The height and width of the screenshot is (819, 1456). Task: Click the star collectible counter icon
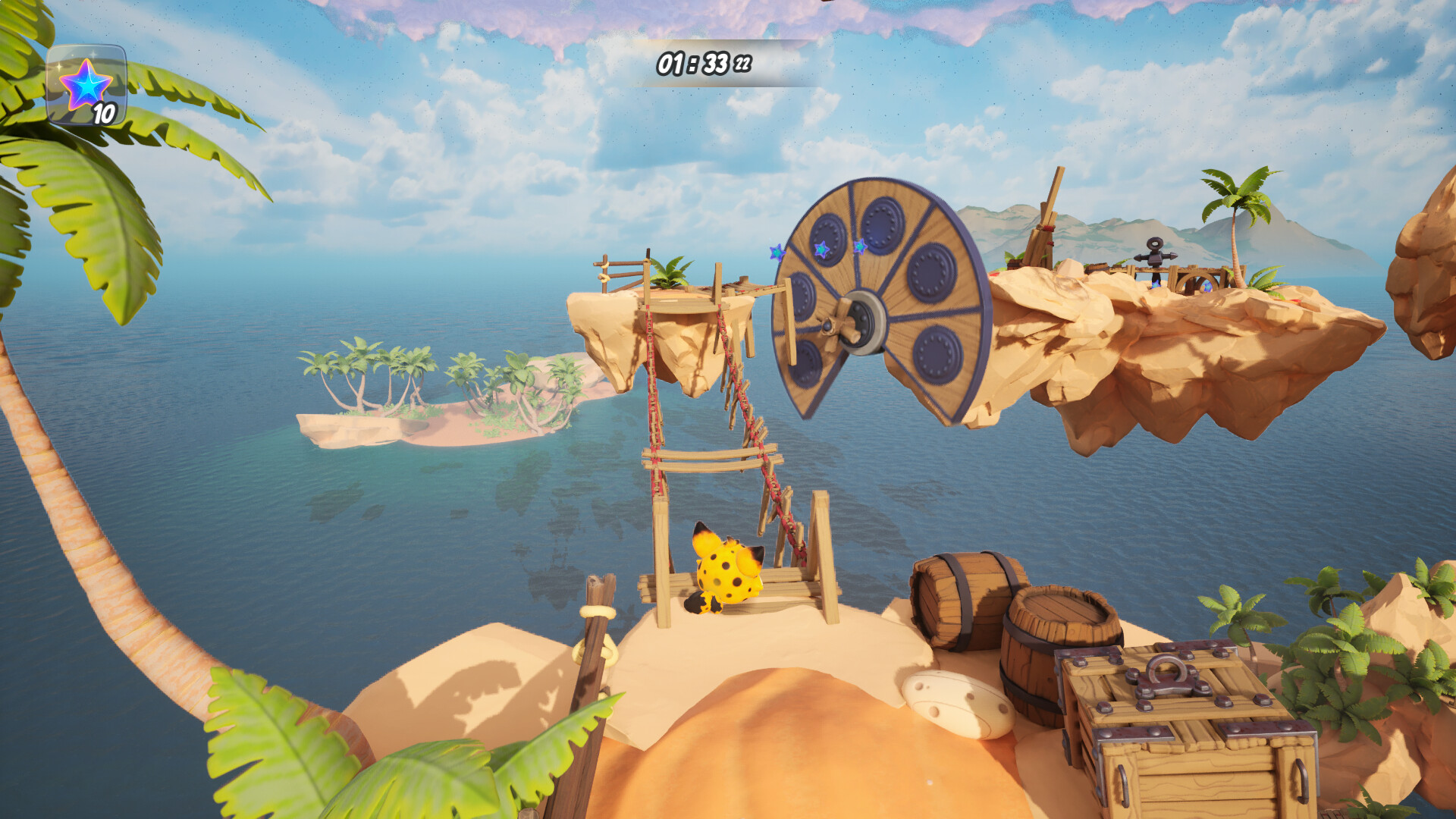coord(86,85)
